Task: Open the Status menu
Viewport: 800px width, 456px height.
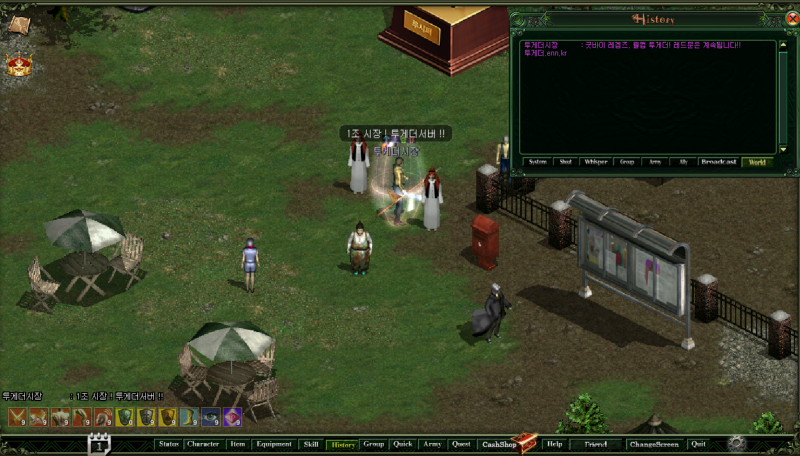Action: click(168, 444)
